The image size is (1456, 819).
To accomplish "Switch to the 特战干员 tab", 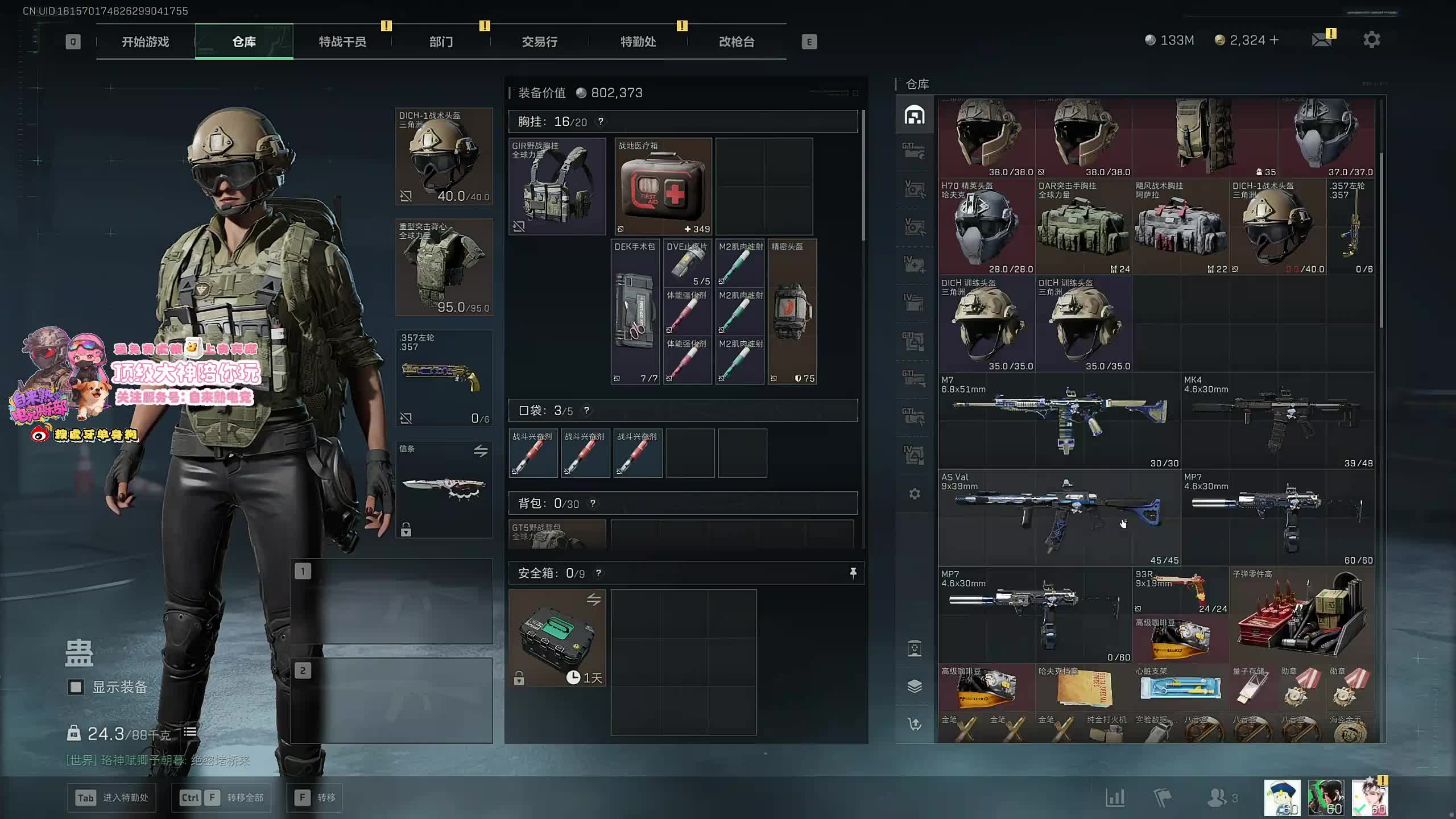I will coord(342,42).
